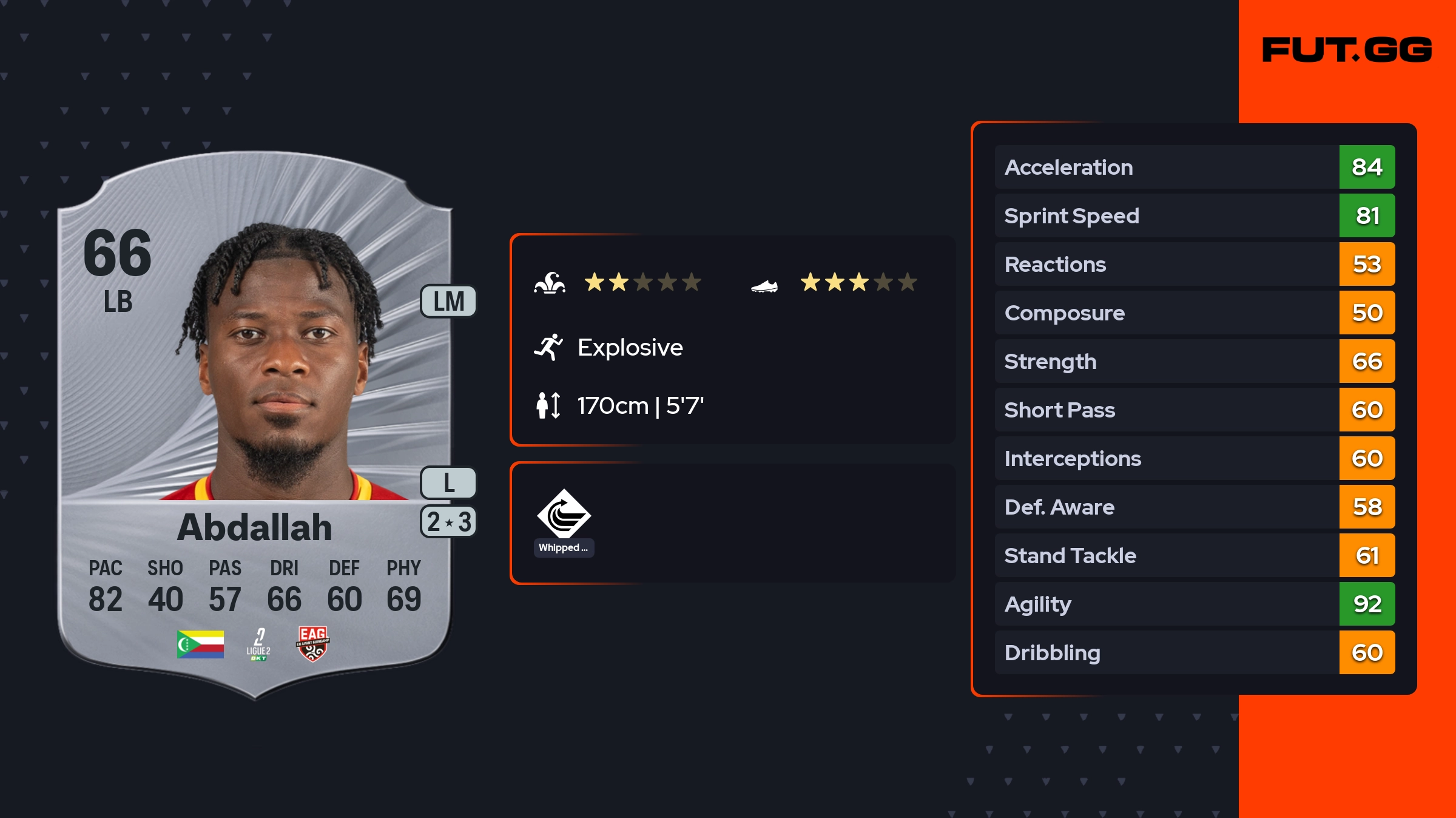Image resolution: width=1456 pixels, height=818 pixels.
Task: Click the Stand Tackle stat row
Action: [1194, 555]
